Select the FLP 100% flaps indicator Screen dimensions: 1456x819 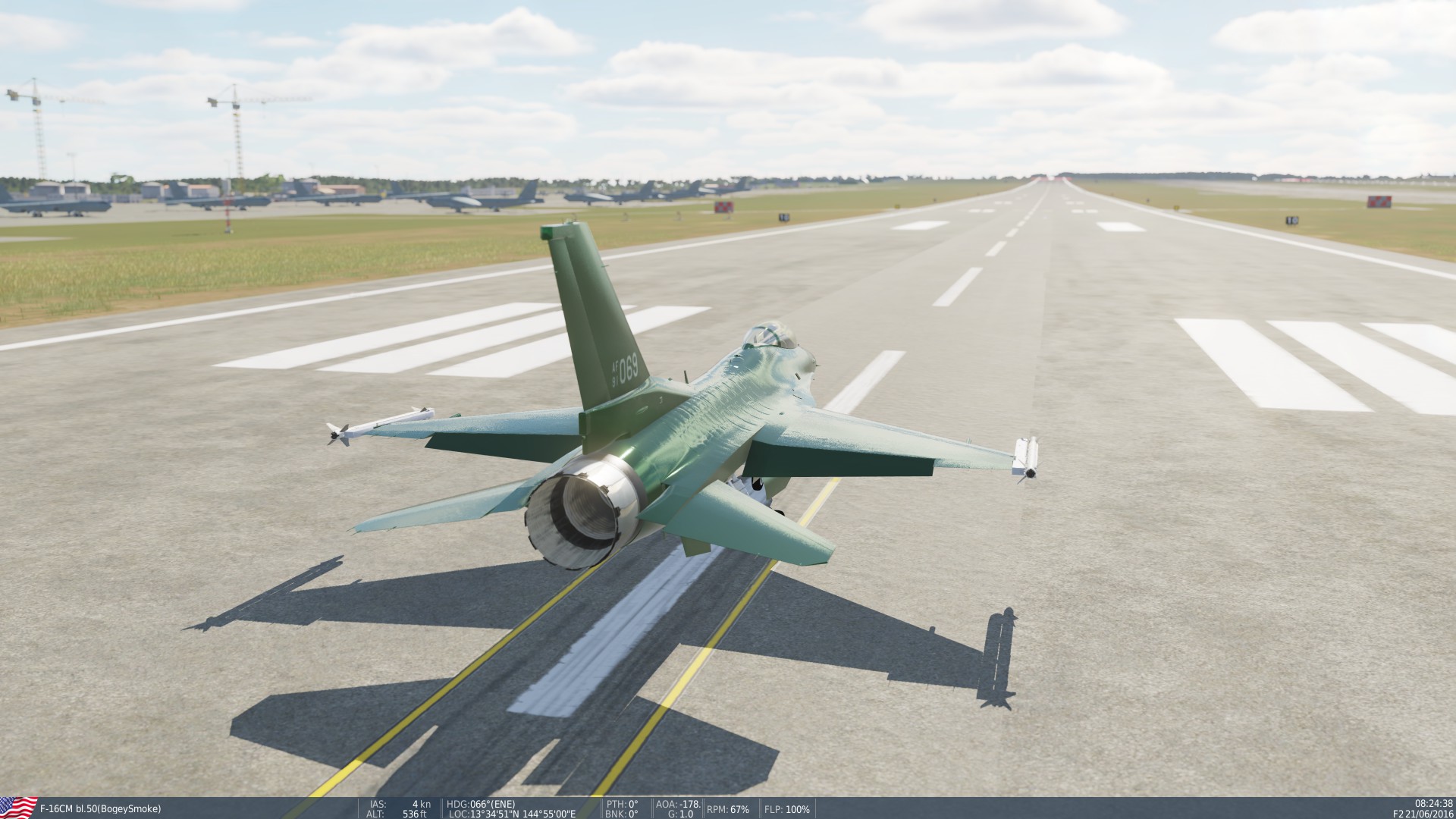tap(786, 807)
